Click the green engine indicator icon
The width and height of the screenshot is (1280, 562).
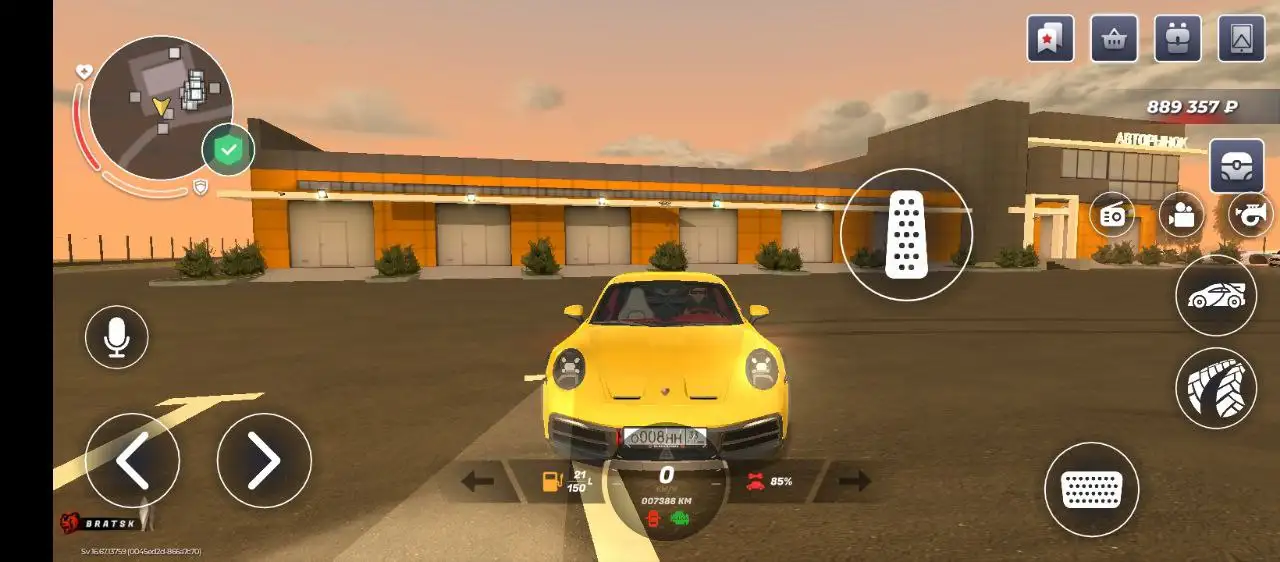(x=682, y=518)
